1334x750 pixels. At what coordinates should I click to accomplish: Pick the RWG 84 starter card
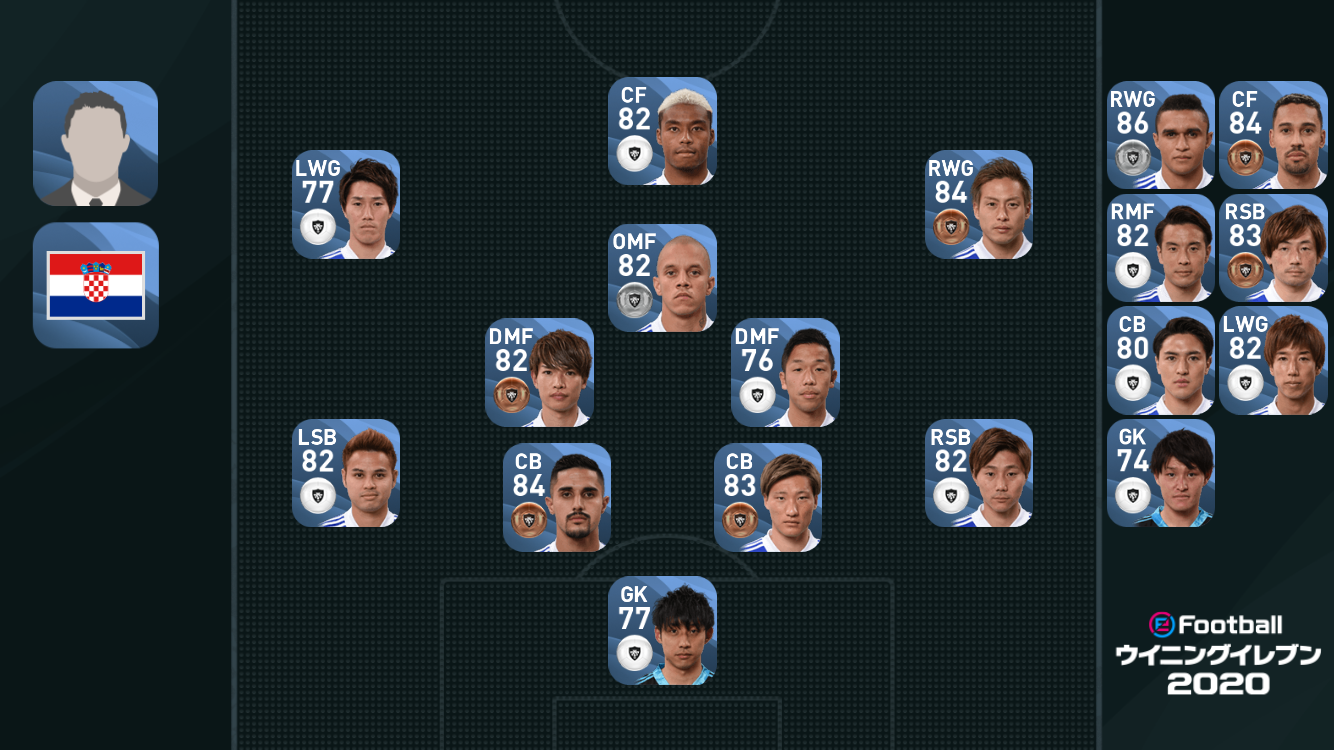pyautogui.click(x=979, y=204)
